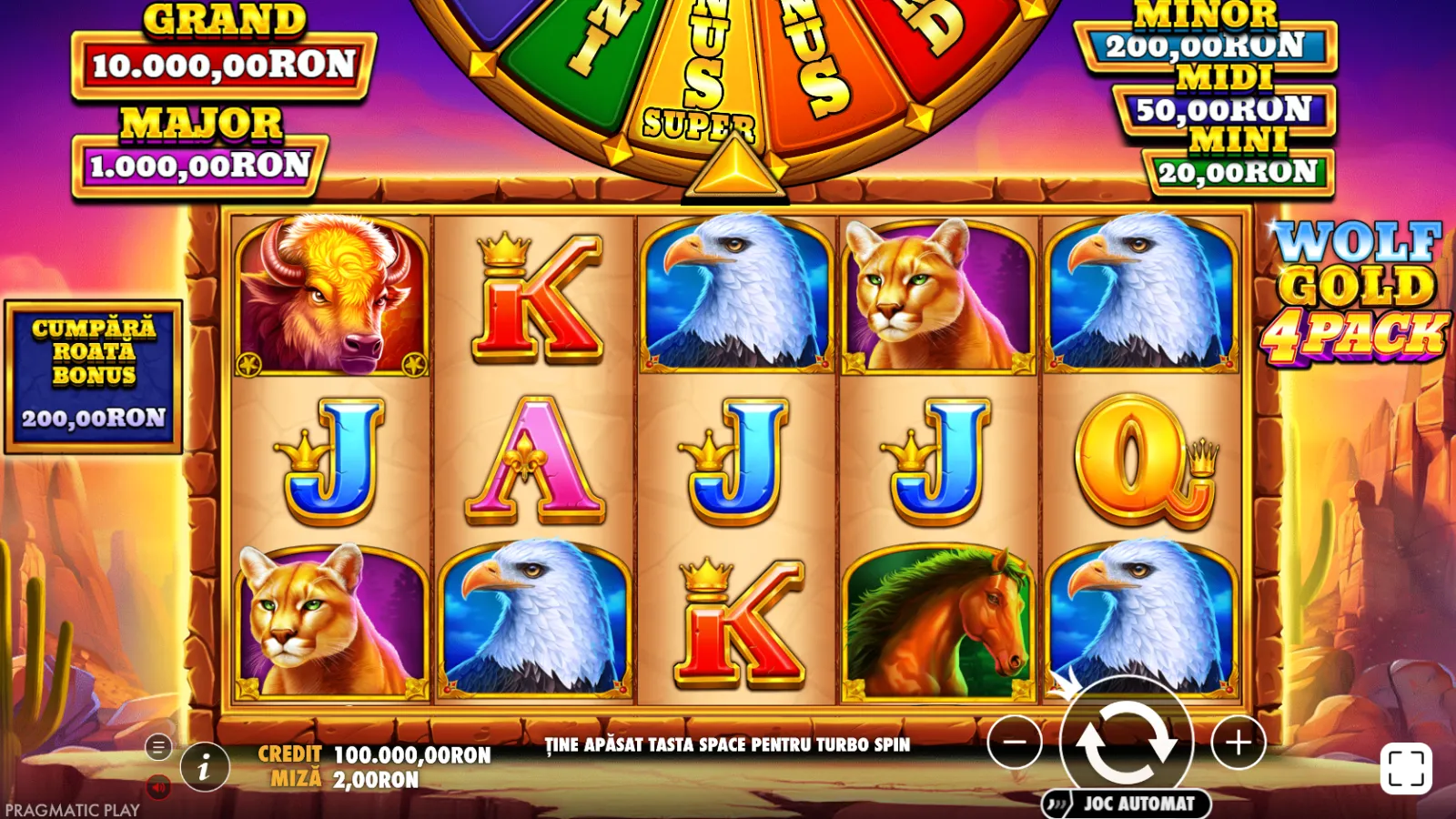Screen dimensions: 1456x819
Task: Open the game info paytable
Action: pos(204,768)
